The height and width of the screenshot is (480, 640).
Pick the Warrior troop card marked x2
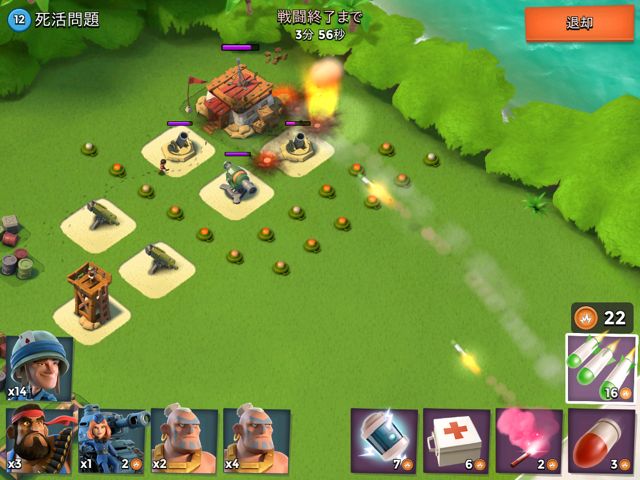click(184, 439)
